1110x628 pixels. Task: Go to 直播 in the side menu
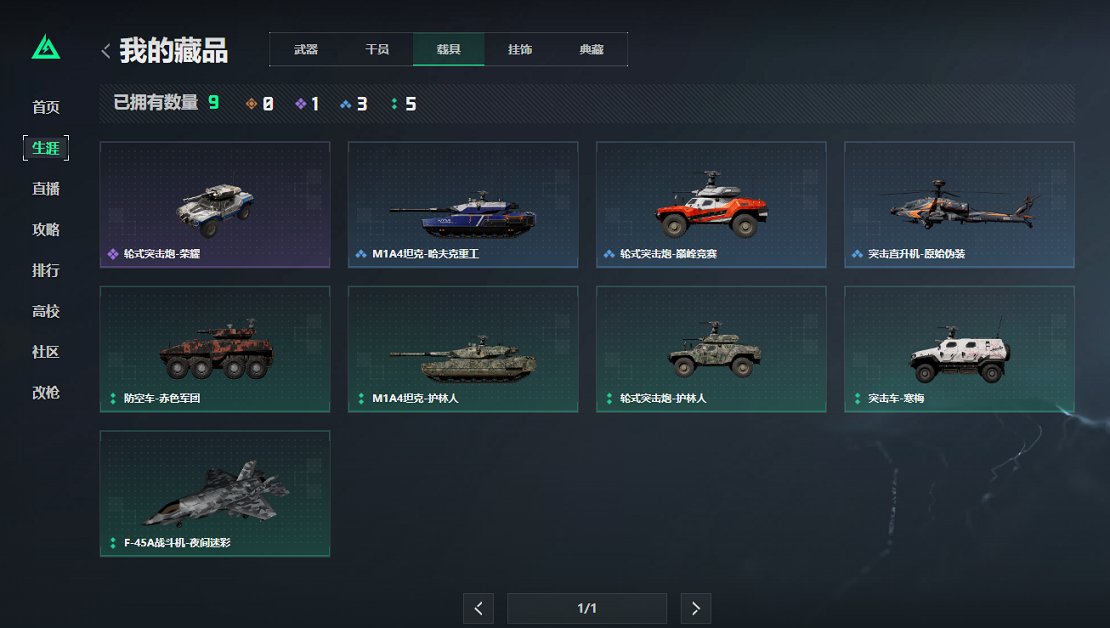point(46,189)
